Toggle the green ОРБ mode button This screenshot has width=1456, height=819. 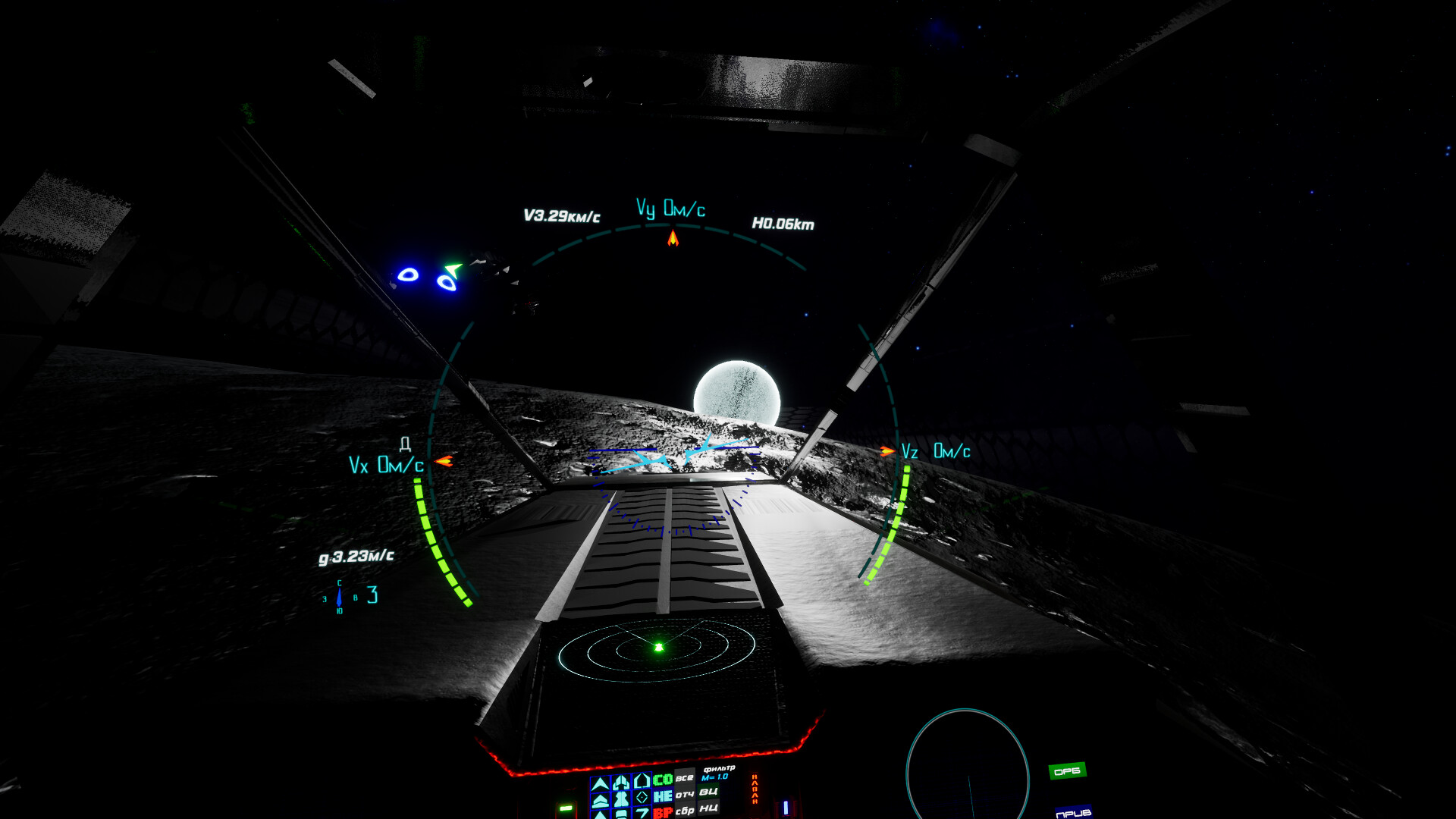[1067, 771]
